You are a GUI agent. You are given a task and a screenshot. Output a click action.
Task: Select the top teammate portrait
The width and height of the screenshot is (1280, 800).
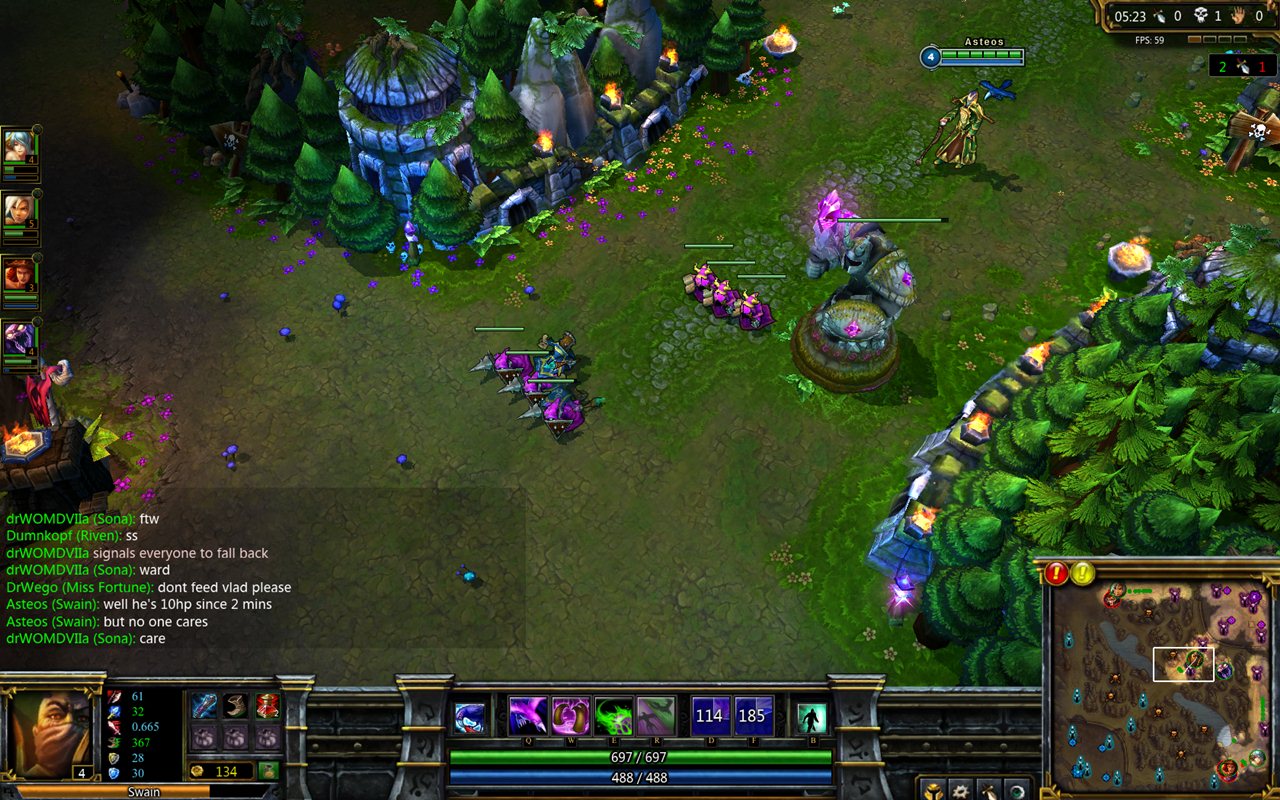click(x=19, y=147)
